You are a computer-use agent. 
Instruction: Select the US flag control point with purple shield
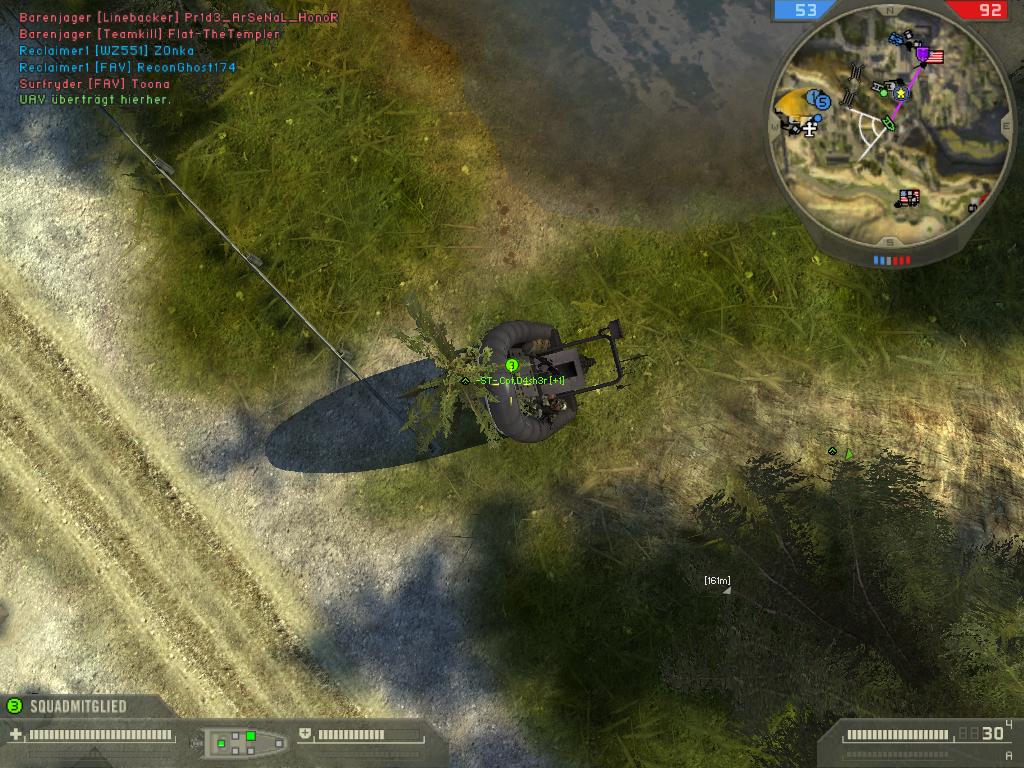(930, 56)
